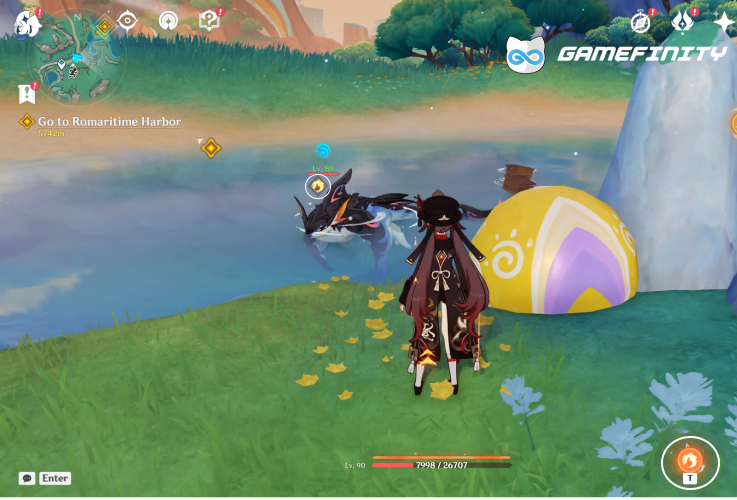Viewport: 737px width, 500px height.
Task: Open the tutorial book with question mark
Action: click(x=209, y=20)
